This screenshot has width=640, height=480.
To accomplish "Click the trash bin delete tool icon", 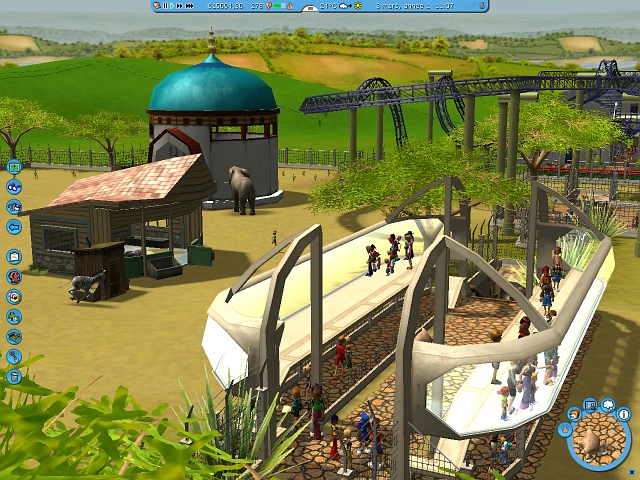I will click(14, 376).
